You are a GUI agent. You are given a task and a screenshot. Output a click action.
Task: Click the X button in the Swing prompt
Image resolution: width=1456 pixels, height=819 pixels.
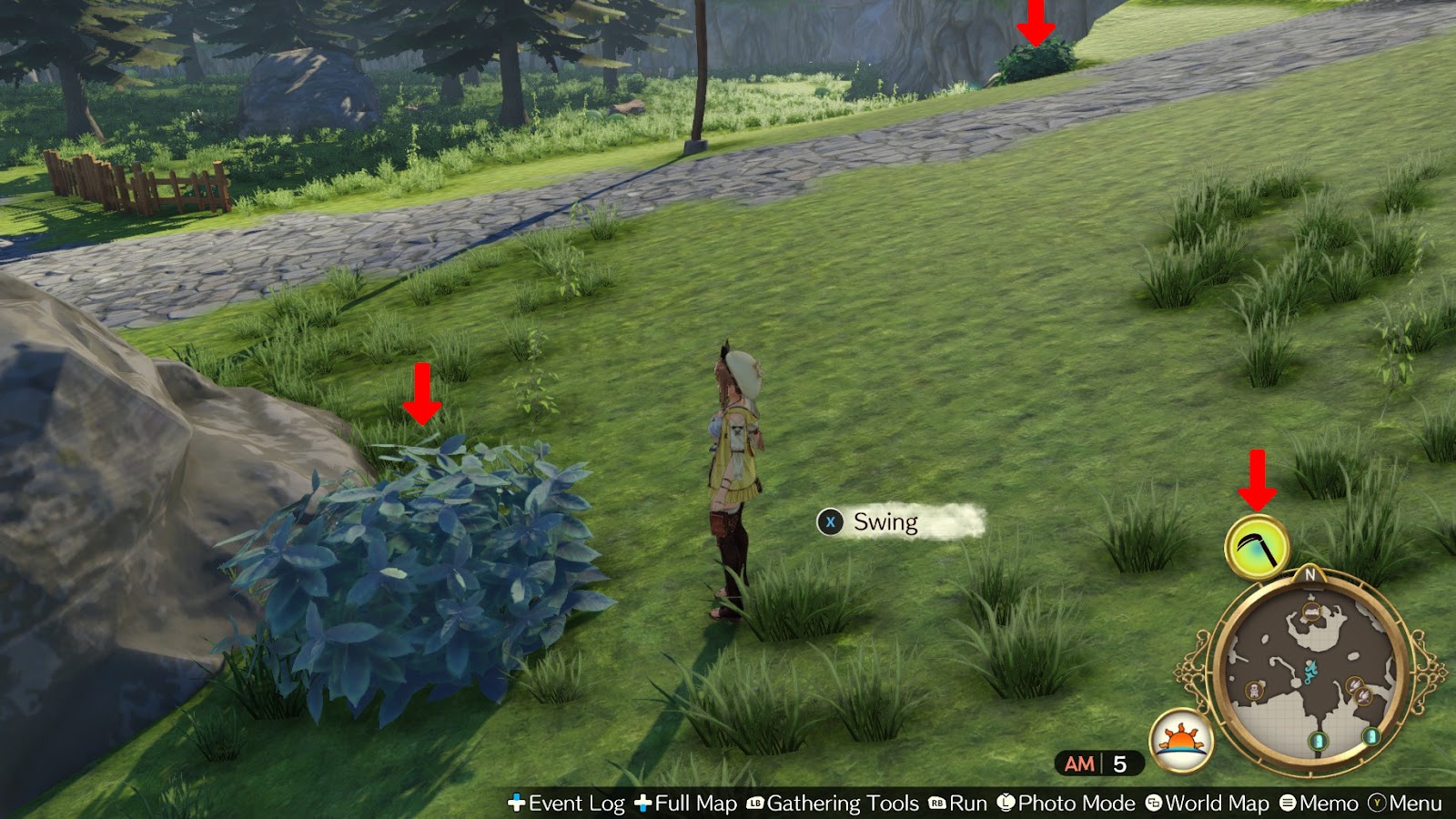point(829,522)
